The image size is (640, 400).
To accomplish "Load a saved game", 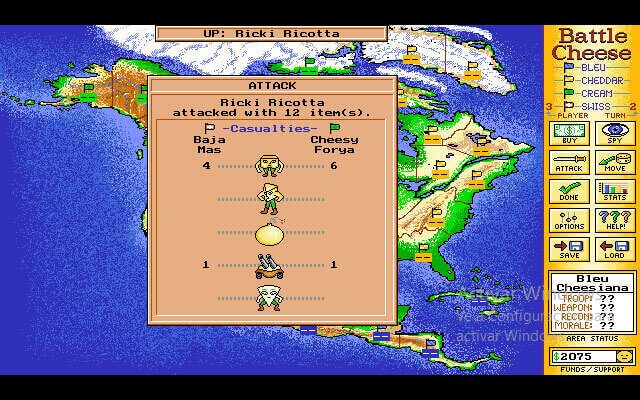I will pos(614,249).
